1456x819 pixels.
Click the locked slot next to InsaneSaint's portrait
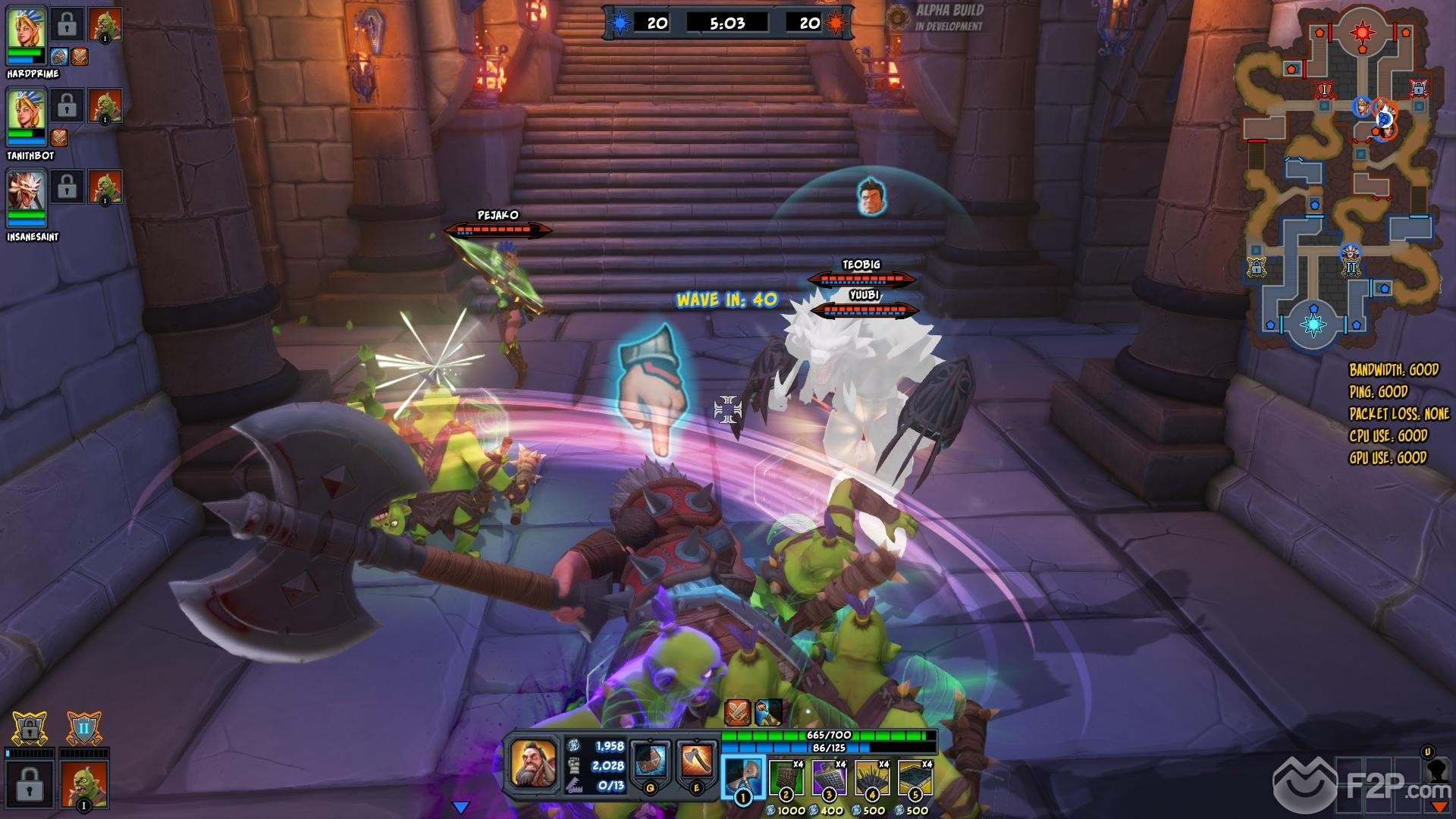pyautogui.click(x=67, y=187)
